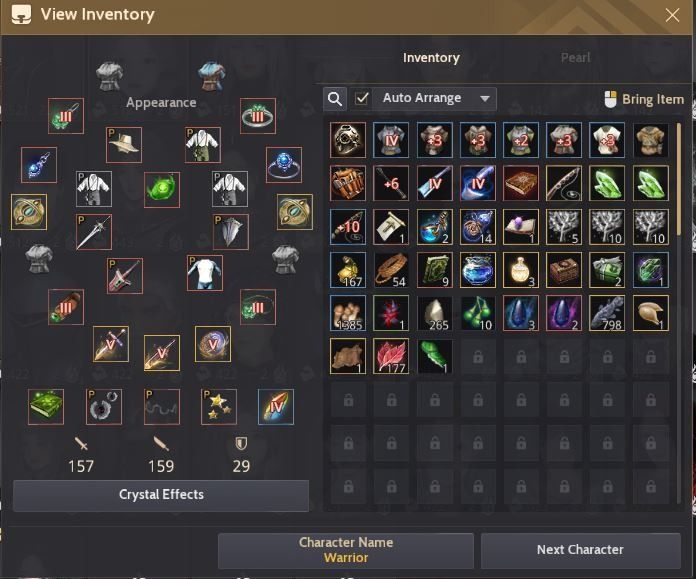Select the equipped hat appearance slot
This screenshot has height=579, width=696.
pos(124,145)
